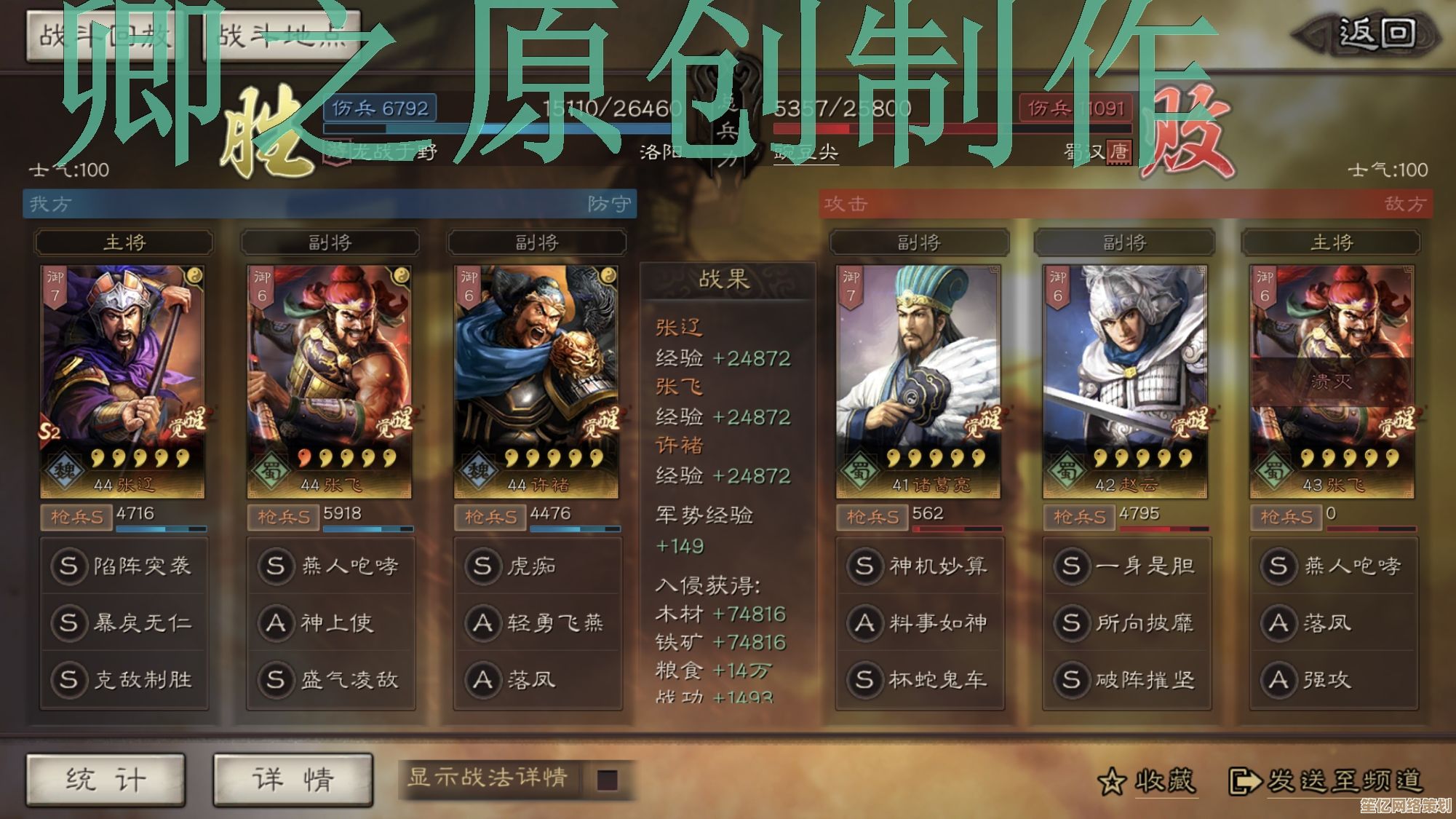The width and height of the screenshot is (1456, 819).
Task: Send the report via 发送至频道
Action: (x=1326, y=781)
